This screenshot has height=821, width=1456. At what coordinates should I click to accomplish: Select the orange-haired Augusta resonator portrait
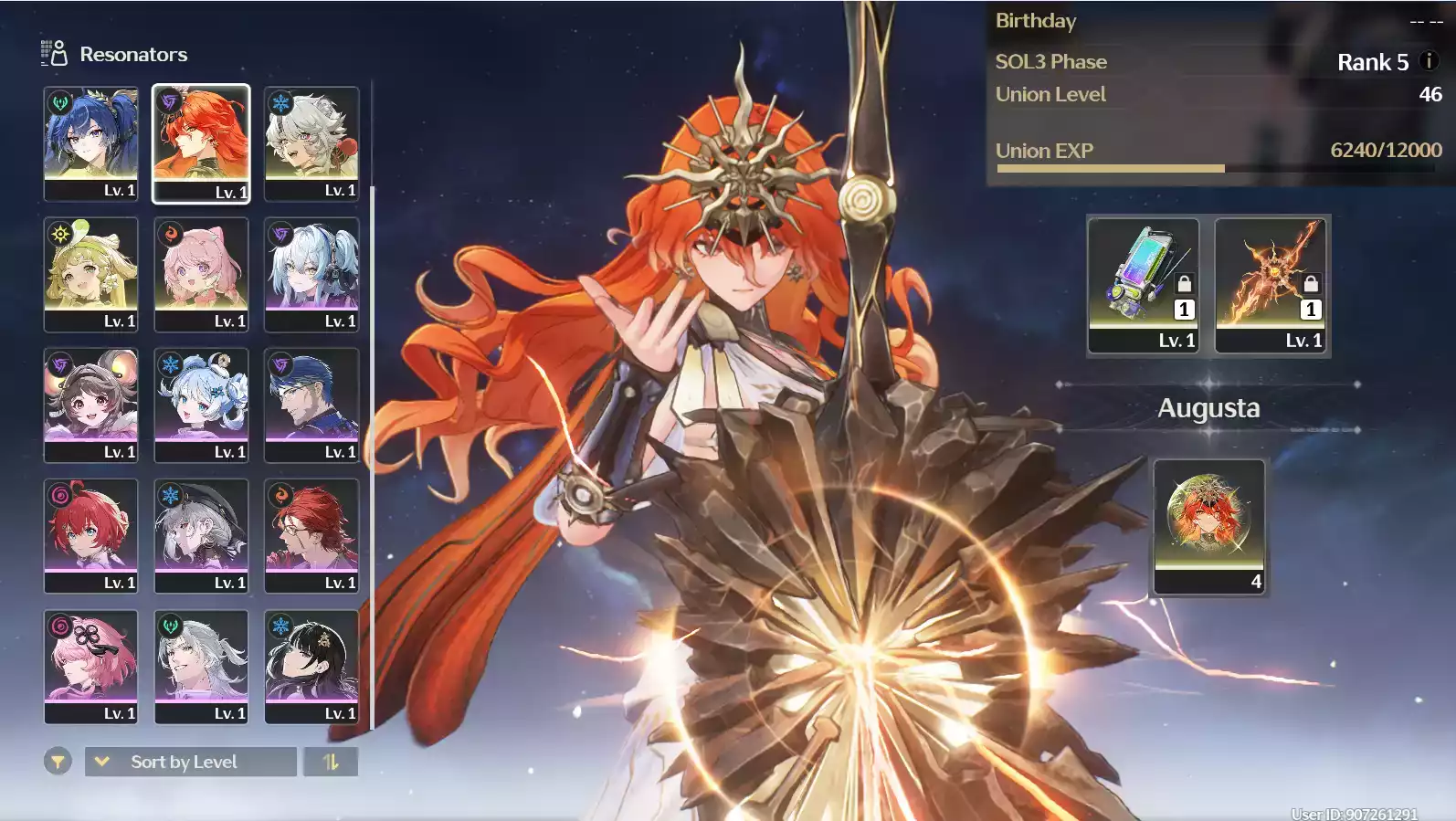[x=201, y=143]
